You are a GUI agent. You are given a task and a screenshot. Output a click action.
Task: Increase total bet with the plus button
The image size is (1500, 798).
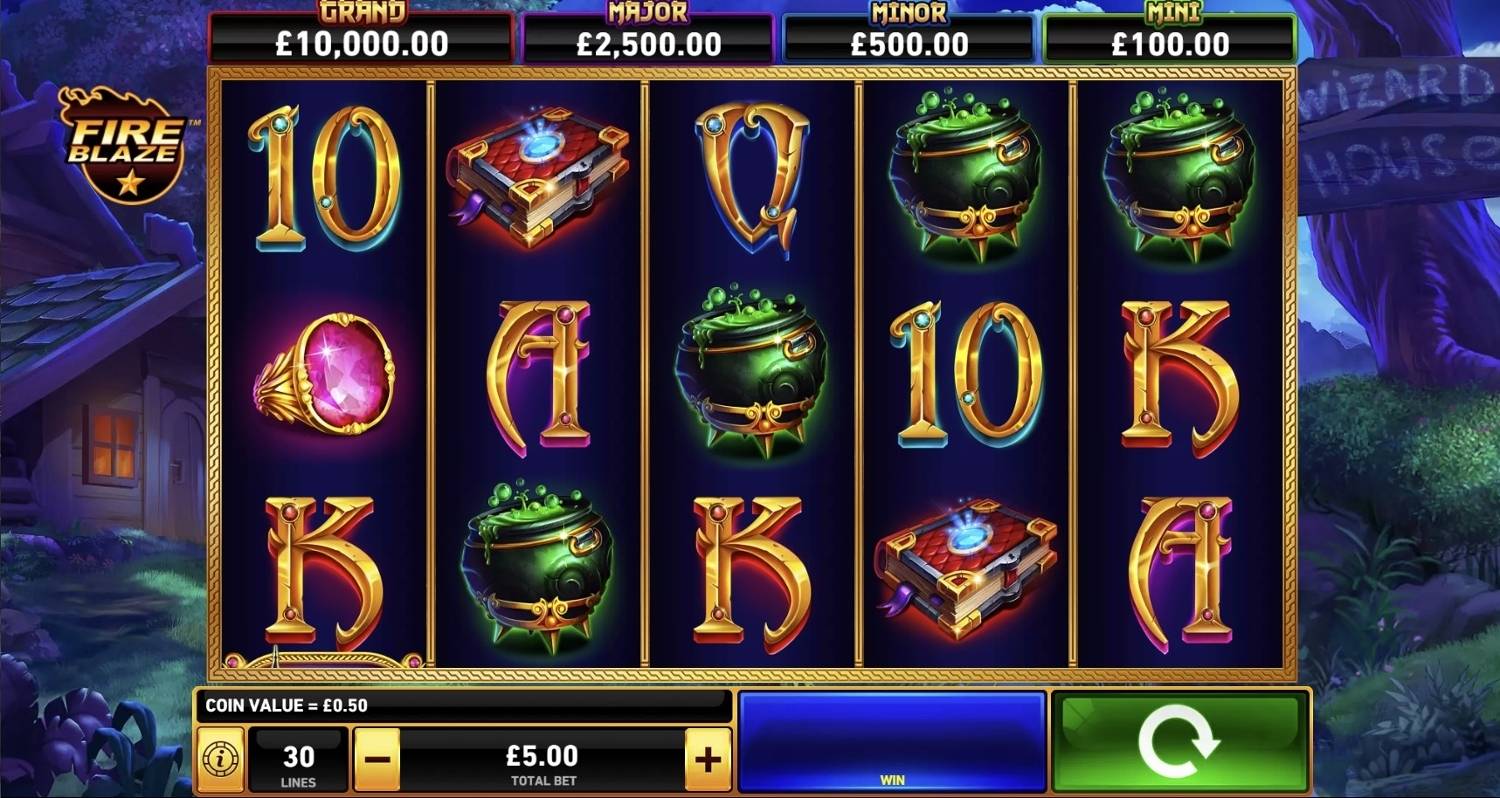tap(707, 760)
